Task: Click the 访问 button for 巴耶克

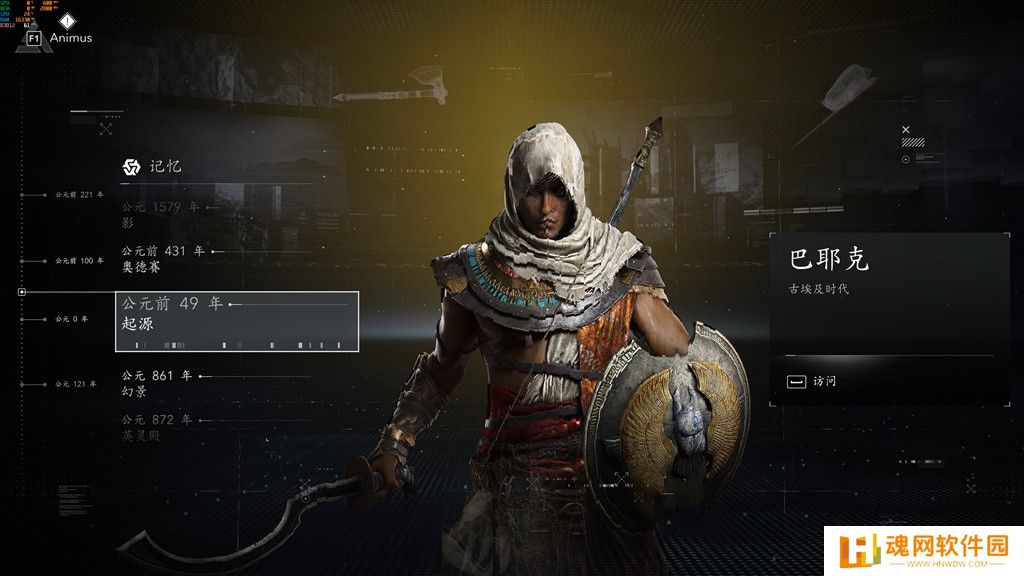Action: coord(812,381)
